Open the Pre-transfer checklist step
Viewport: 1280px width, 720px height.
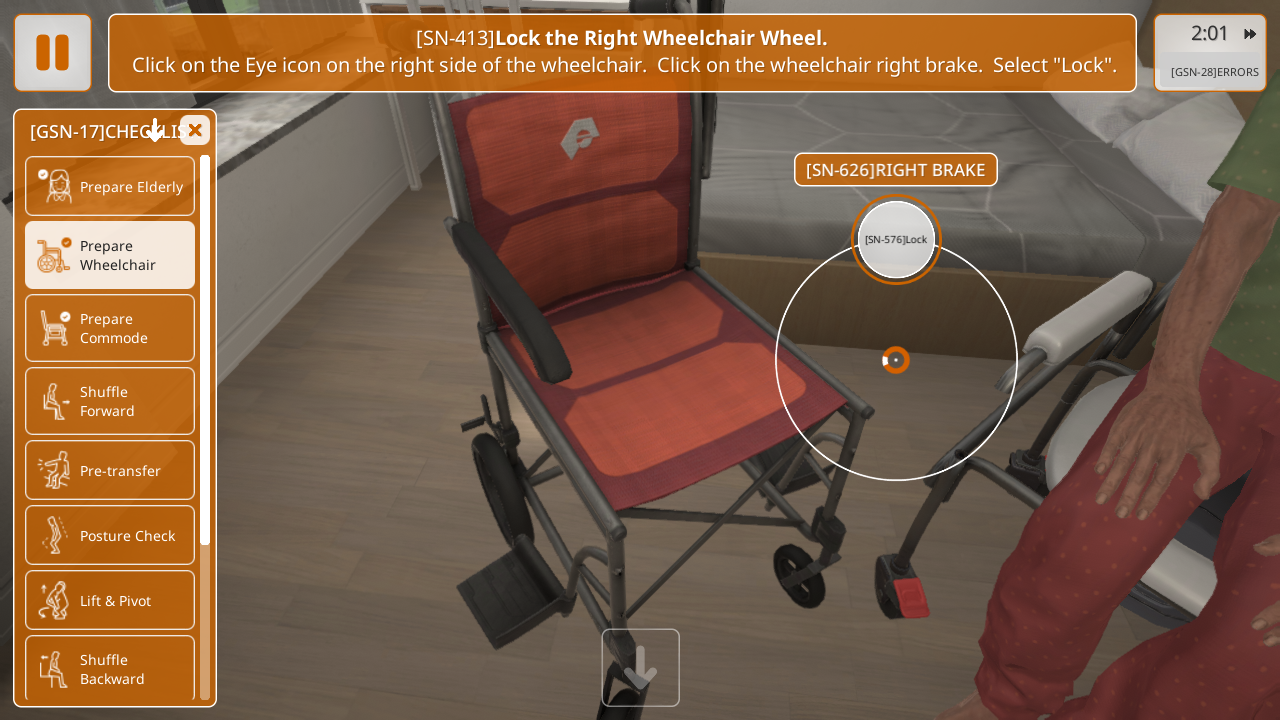[110, 470]
